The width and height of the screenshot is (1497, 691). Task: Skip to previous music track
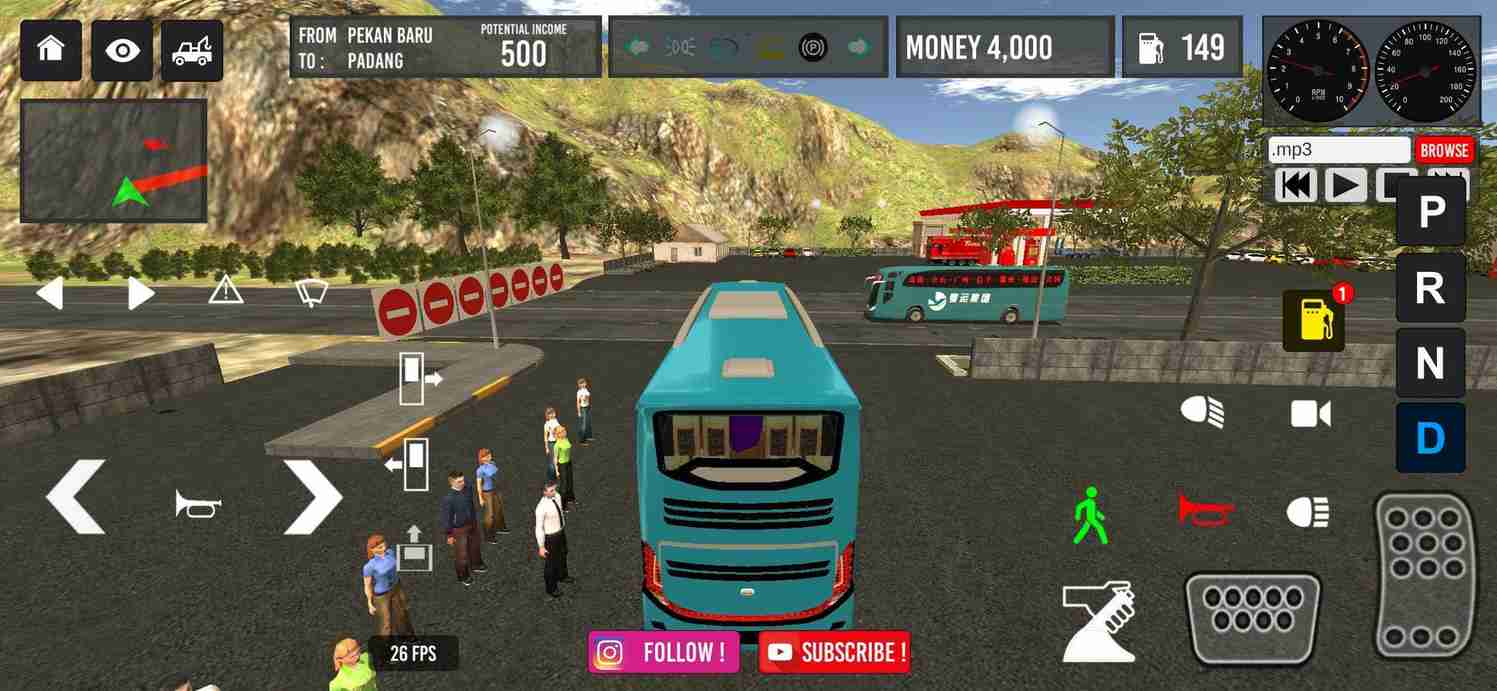(1297, 185)
